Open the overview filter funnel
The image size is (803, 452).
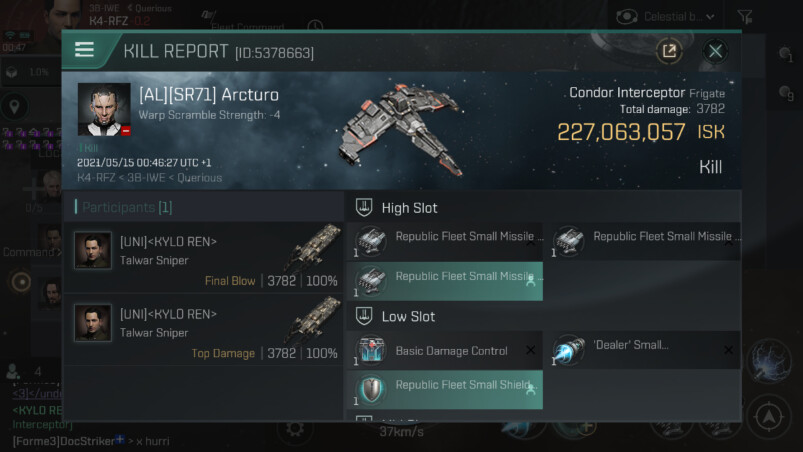[x=745, y=16]
